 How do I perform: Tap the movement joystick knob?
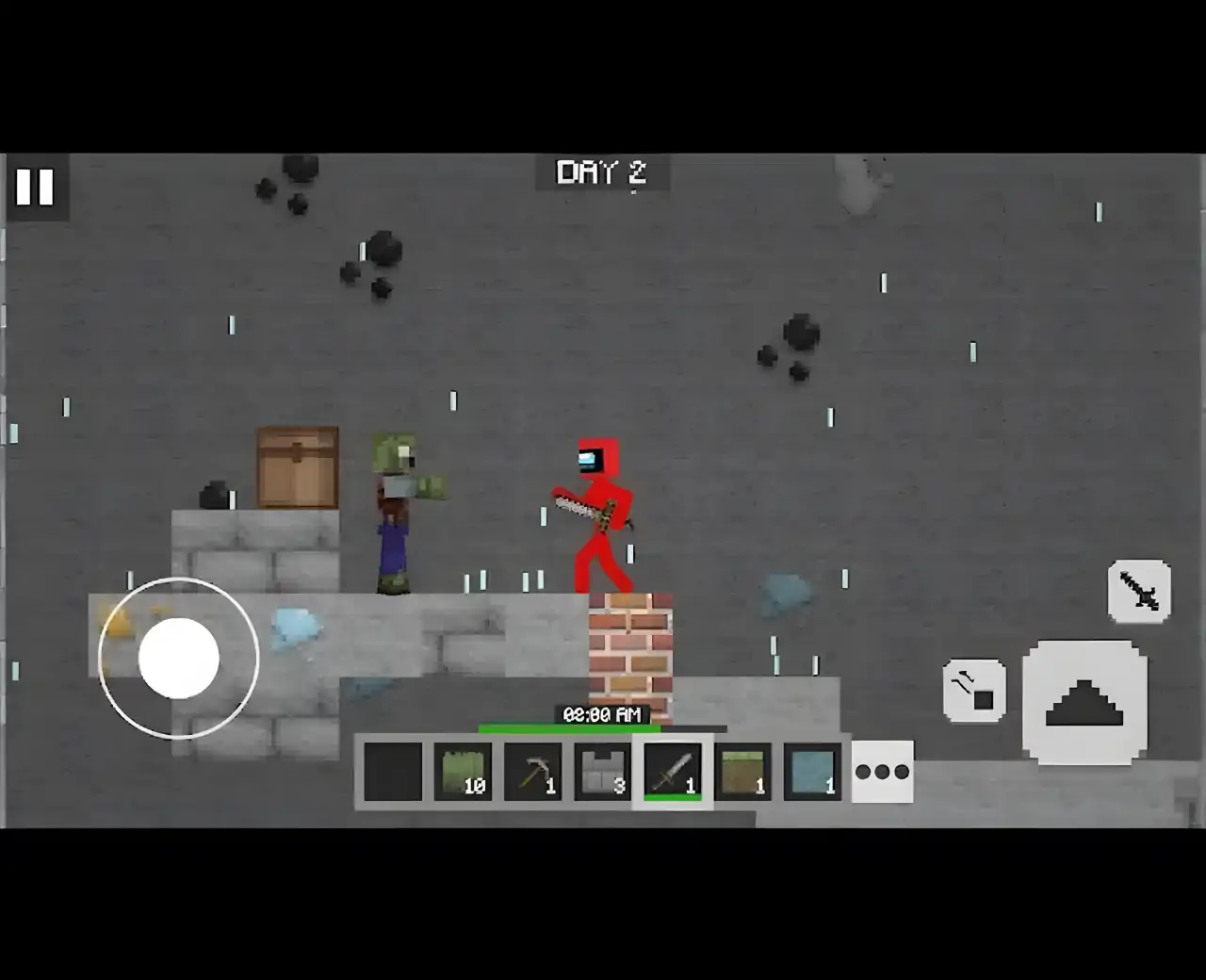pos(179,660)
